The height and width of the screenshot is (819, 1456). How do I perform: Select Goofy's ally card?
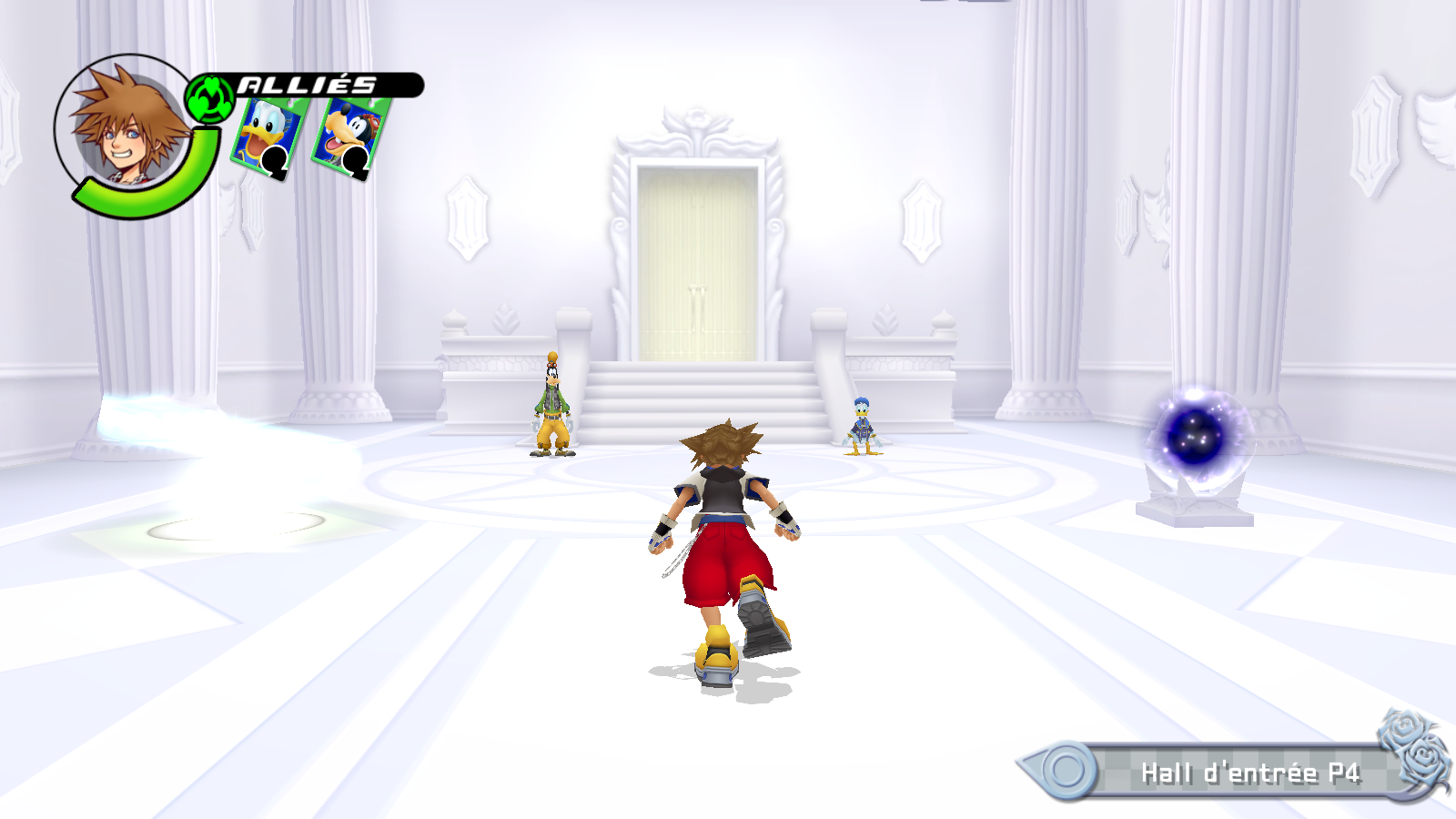[x=349, y=136]
